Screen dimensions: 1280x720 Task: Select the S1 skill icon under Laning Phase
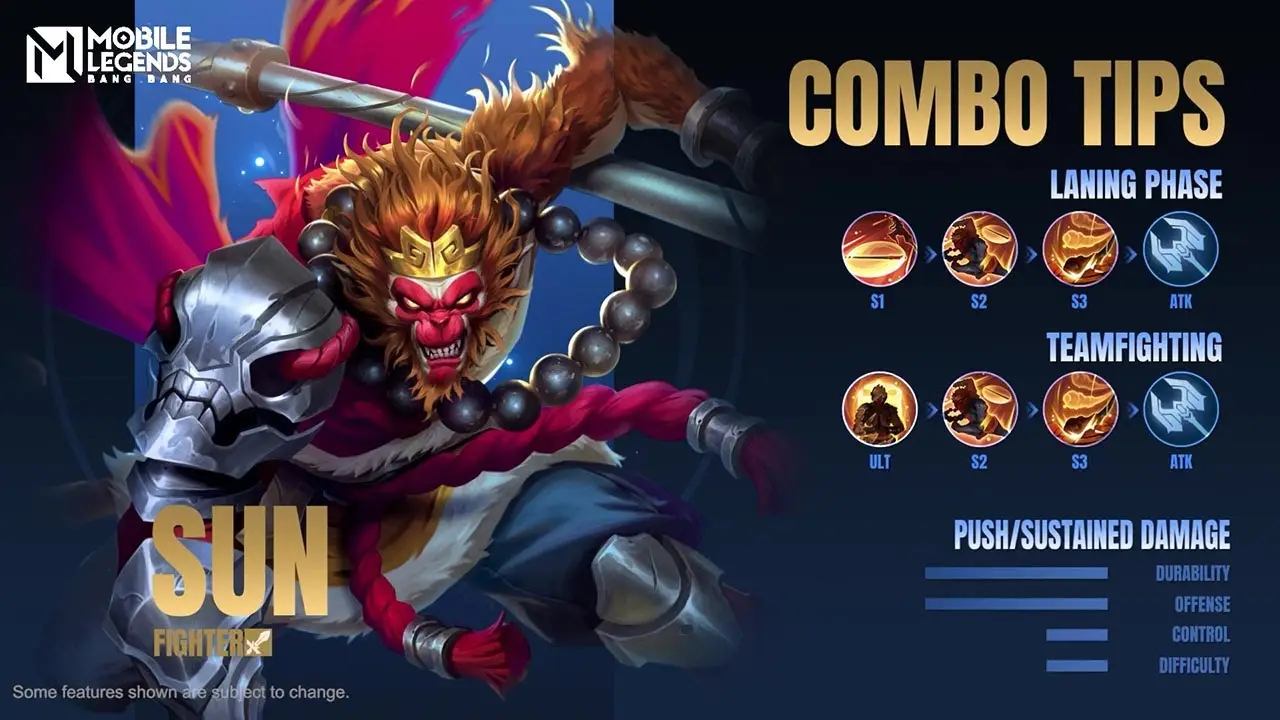879,249
